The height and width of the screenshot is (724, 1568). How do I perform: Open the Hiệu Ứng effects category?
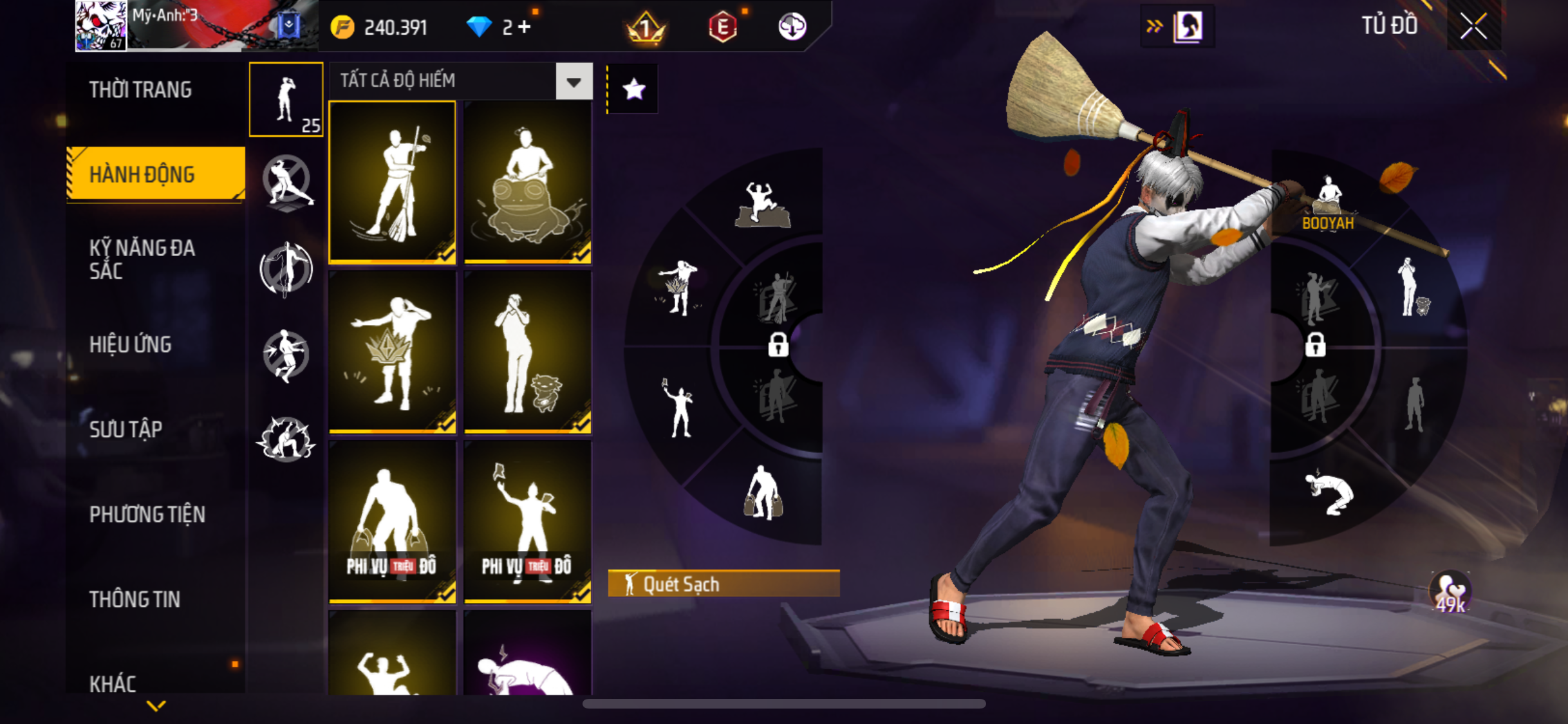131,344
